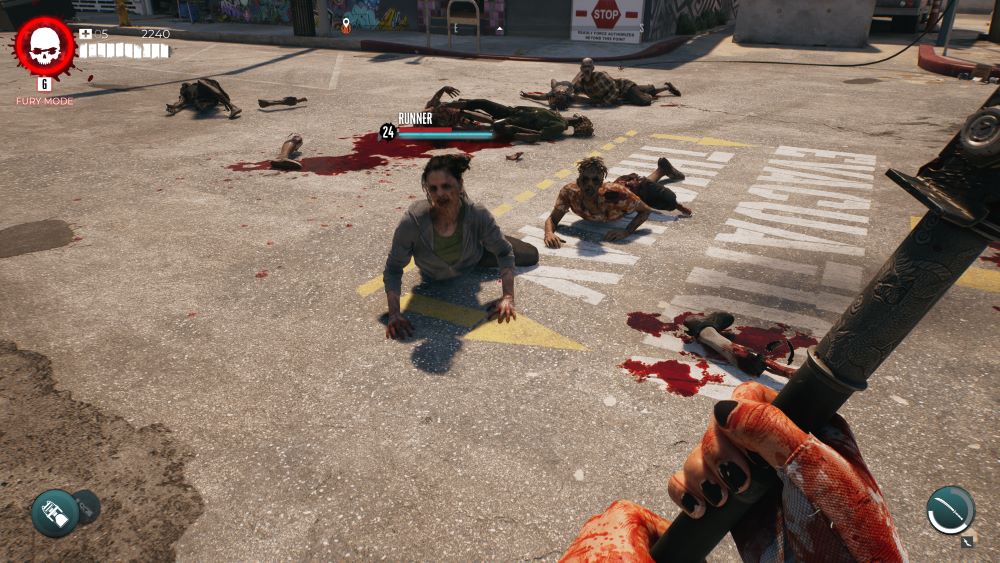
Task: Activate the Fury Mode skull icon
Action: click(x=45, y=46)
